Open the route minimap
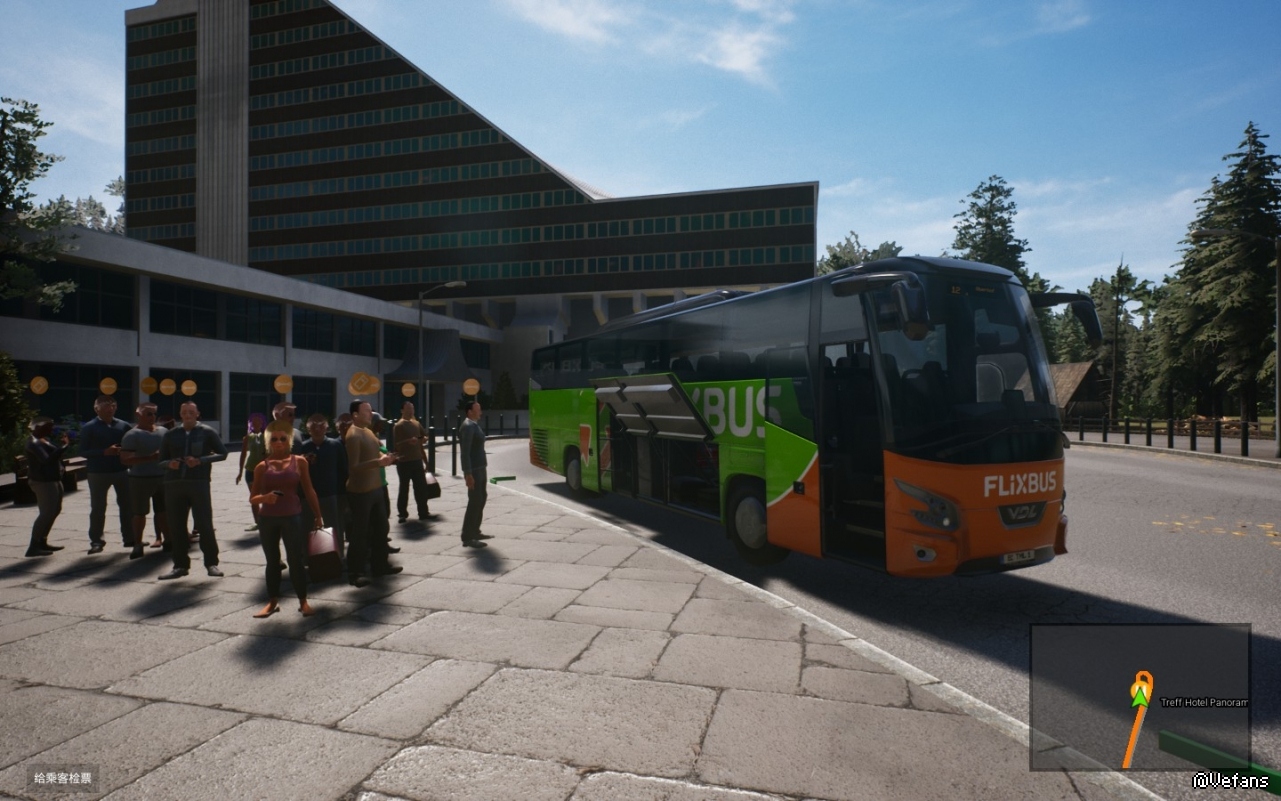The width and height of the screenshot is (1281, 801). [x=1140, y=697]
